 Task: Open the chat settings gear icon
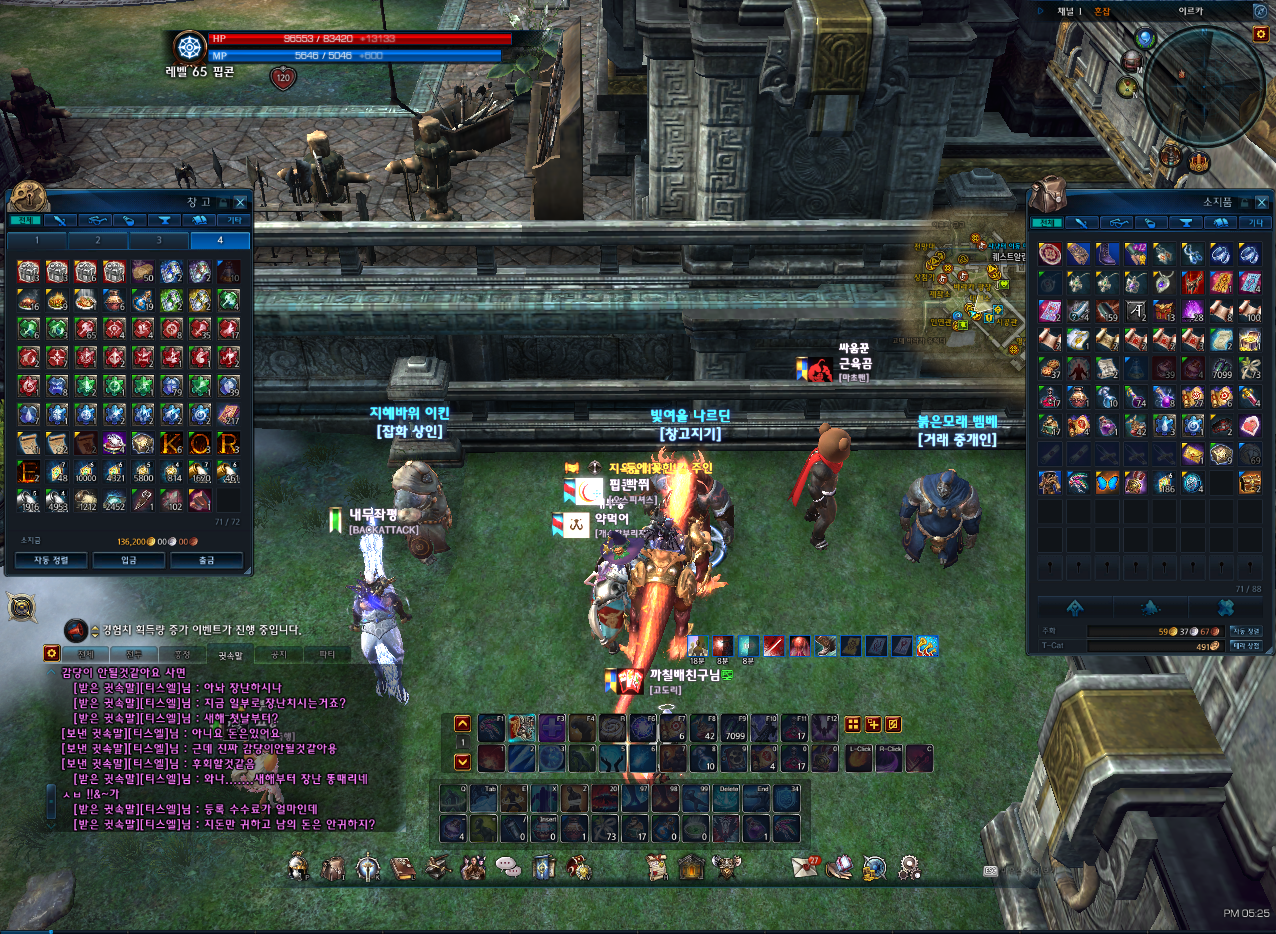tap(51, 653)
